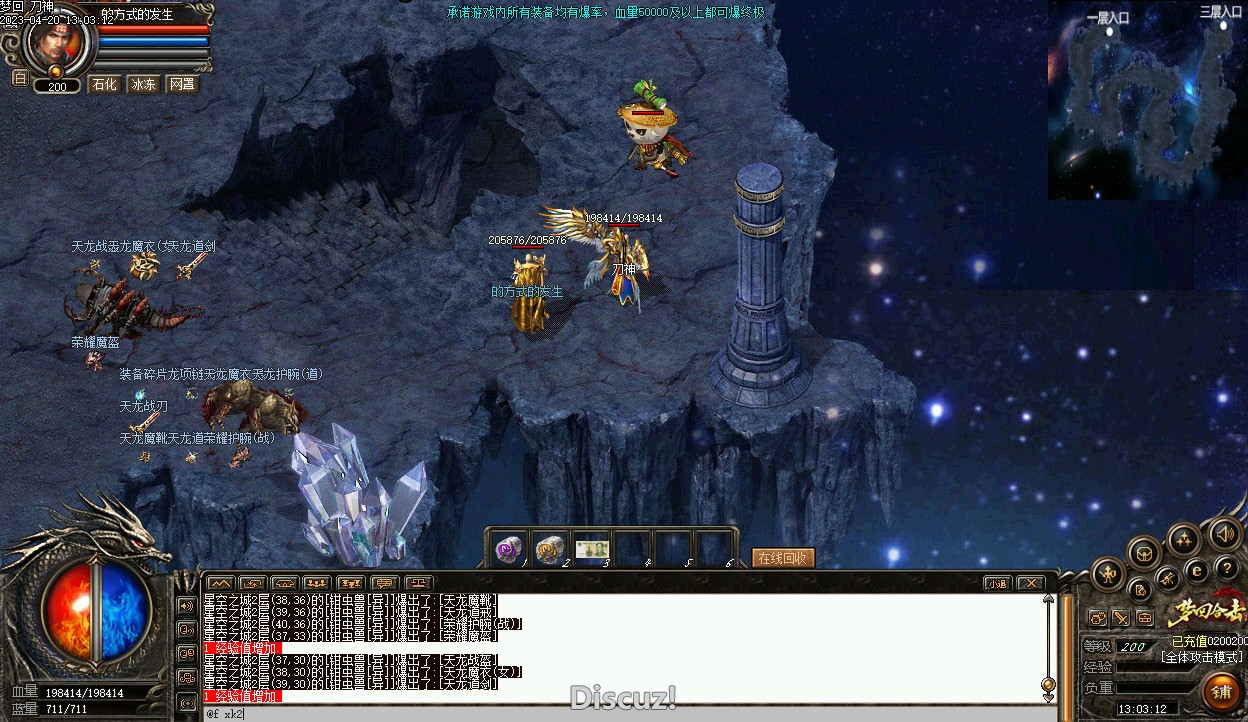1248x722 pixels.
Task: Click the 石化 button under the portrait
Action: (x=105, y=85)
